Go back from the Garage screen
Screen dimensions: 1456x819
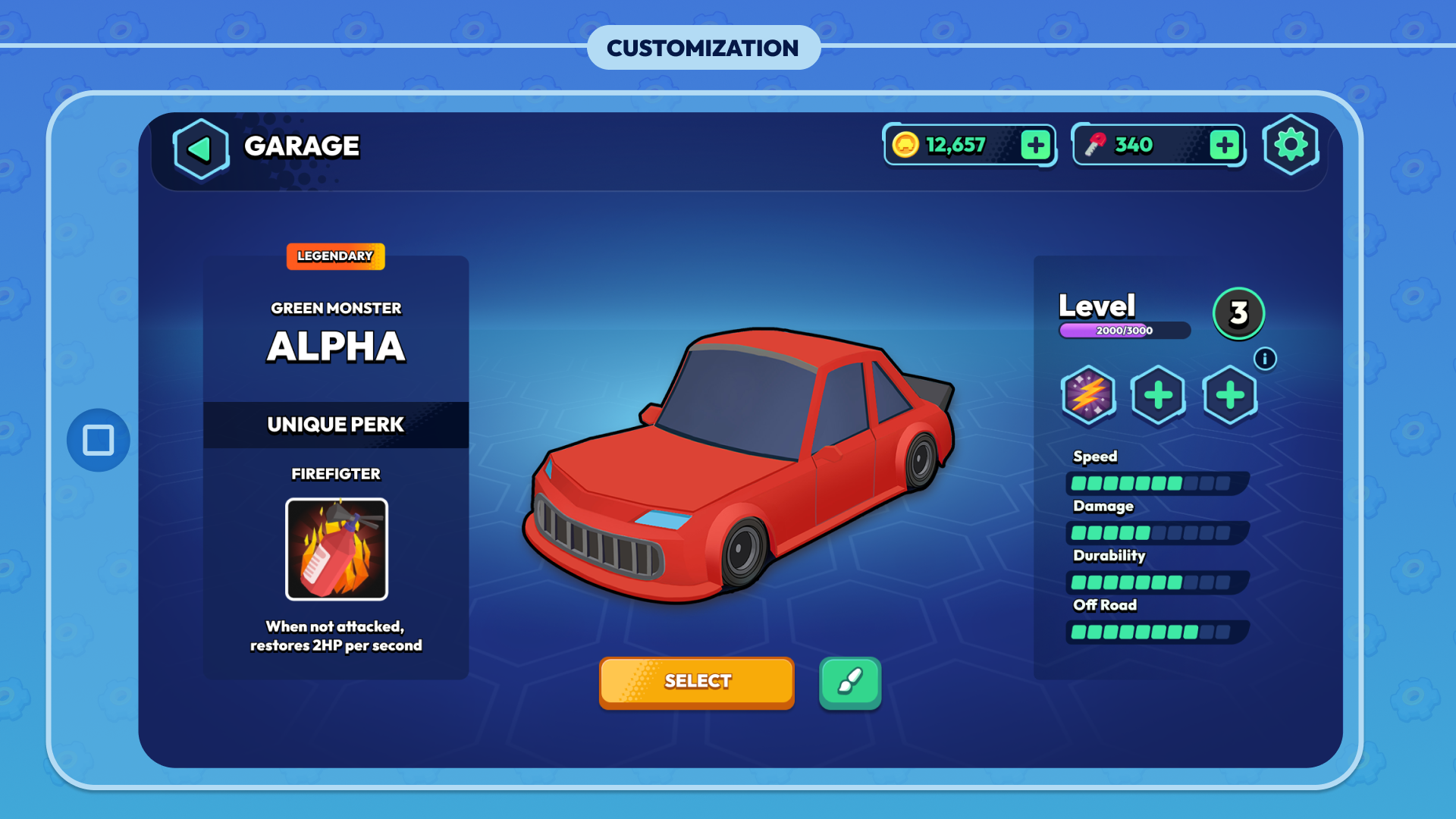(x=200, y=149)
